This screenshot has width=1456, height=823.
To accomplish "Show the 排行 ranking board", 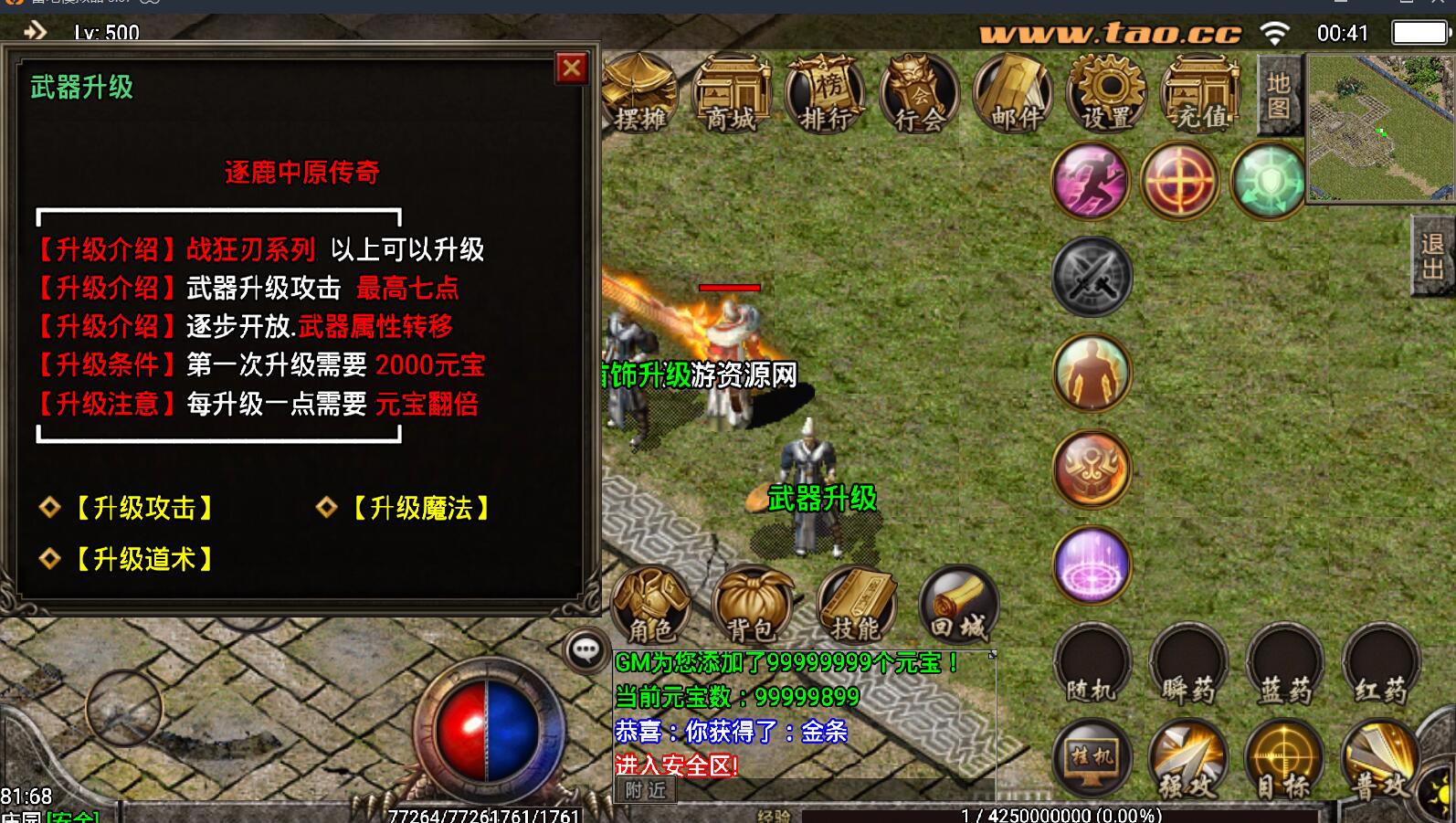I will coord(826,94).
